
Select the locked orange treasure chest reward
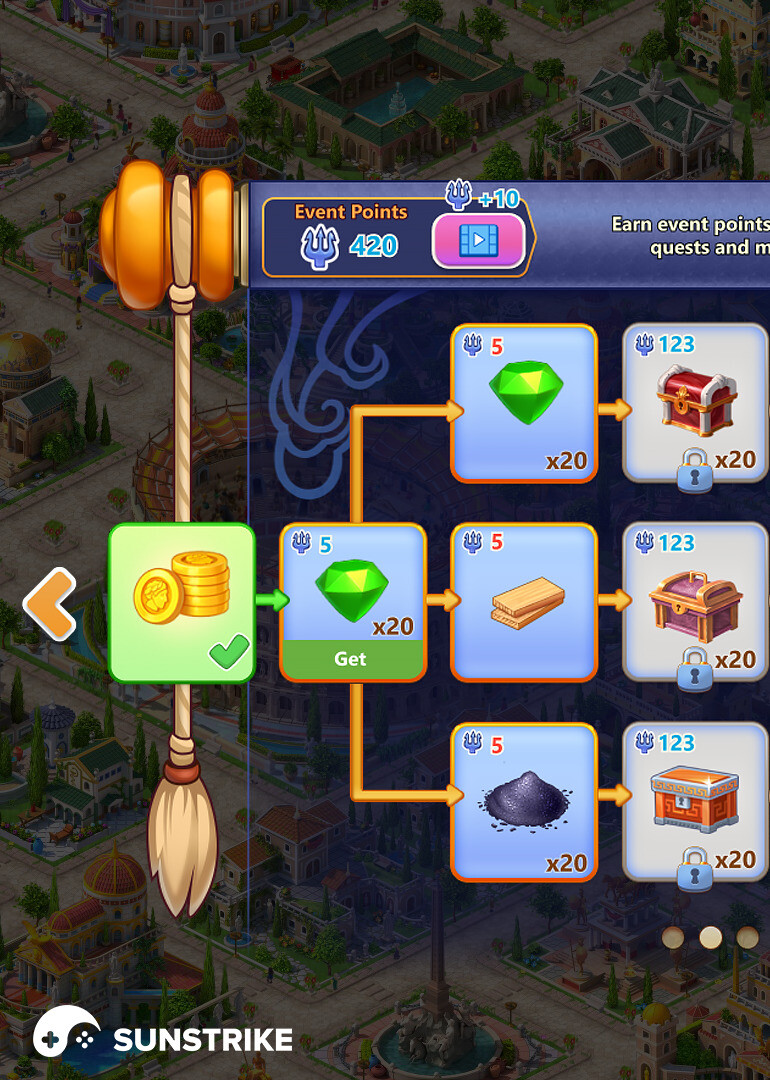coord(696,802)
